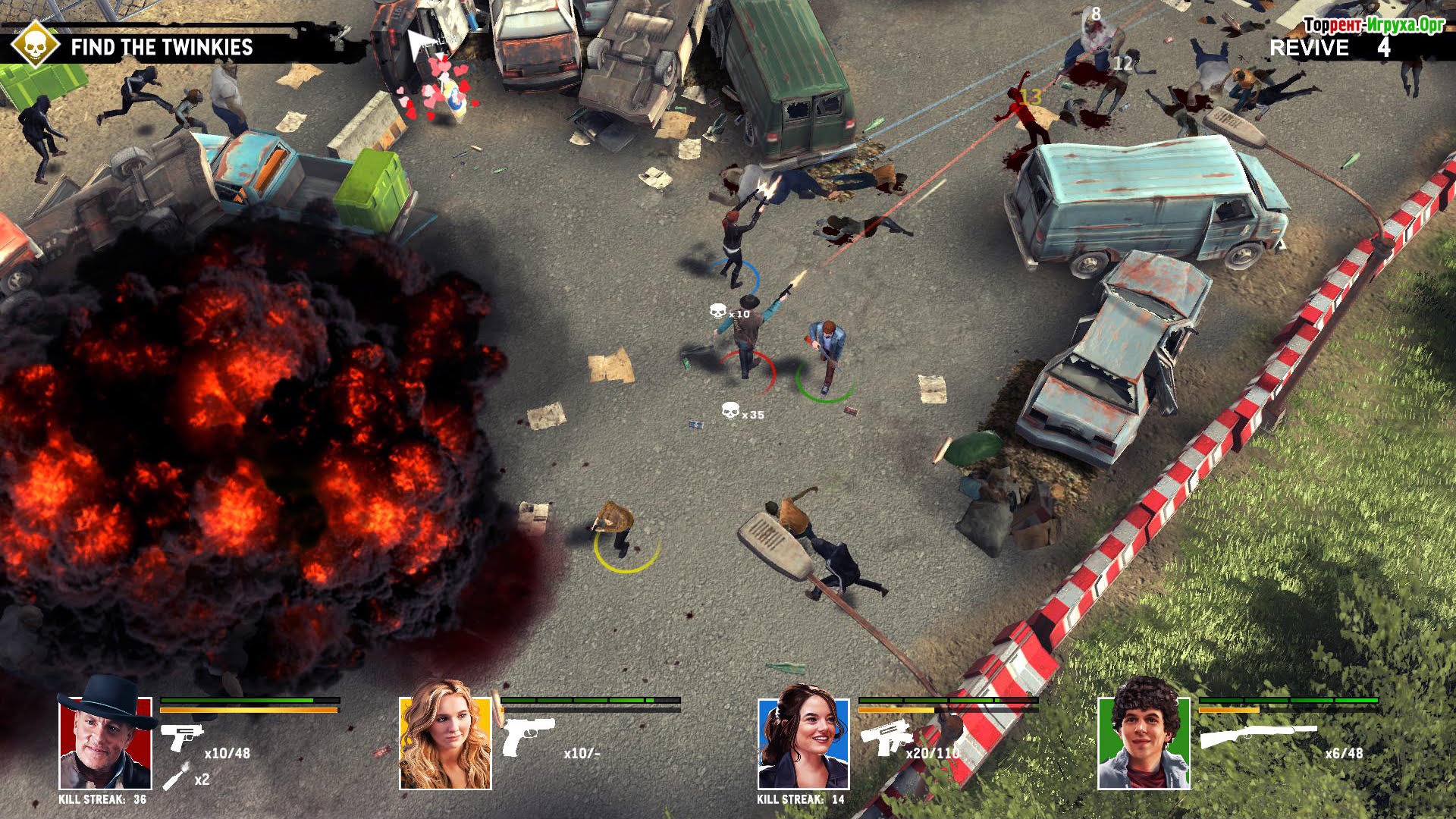Click the throwable item icon showing x2
Viewport: 1456px width, 819px height.
(x=174, y=778)
